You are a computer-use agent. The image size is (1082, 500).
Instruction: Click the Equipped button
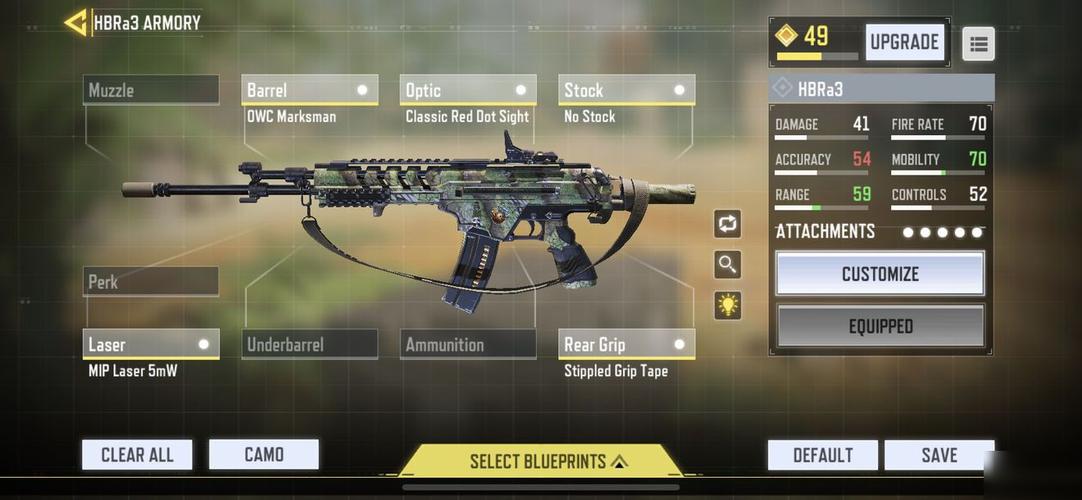coord(880,326)
